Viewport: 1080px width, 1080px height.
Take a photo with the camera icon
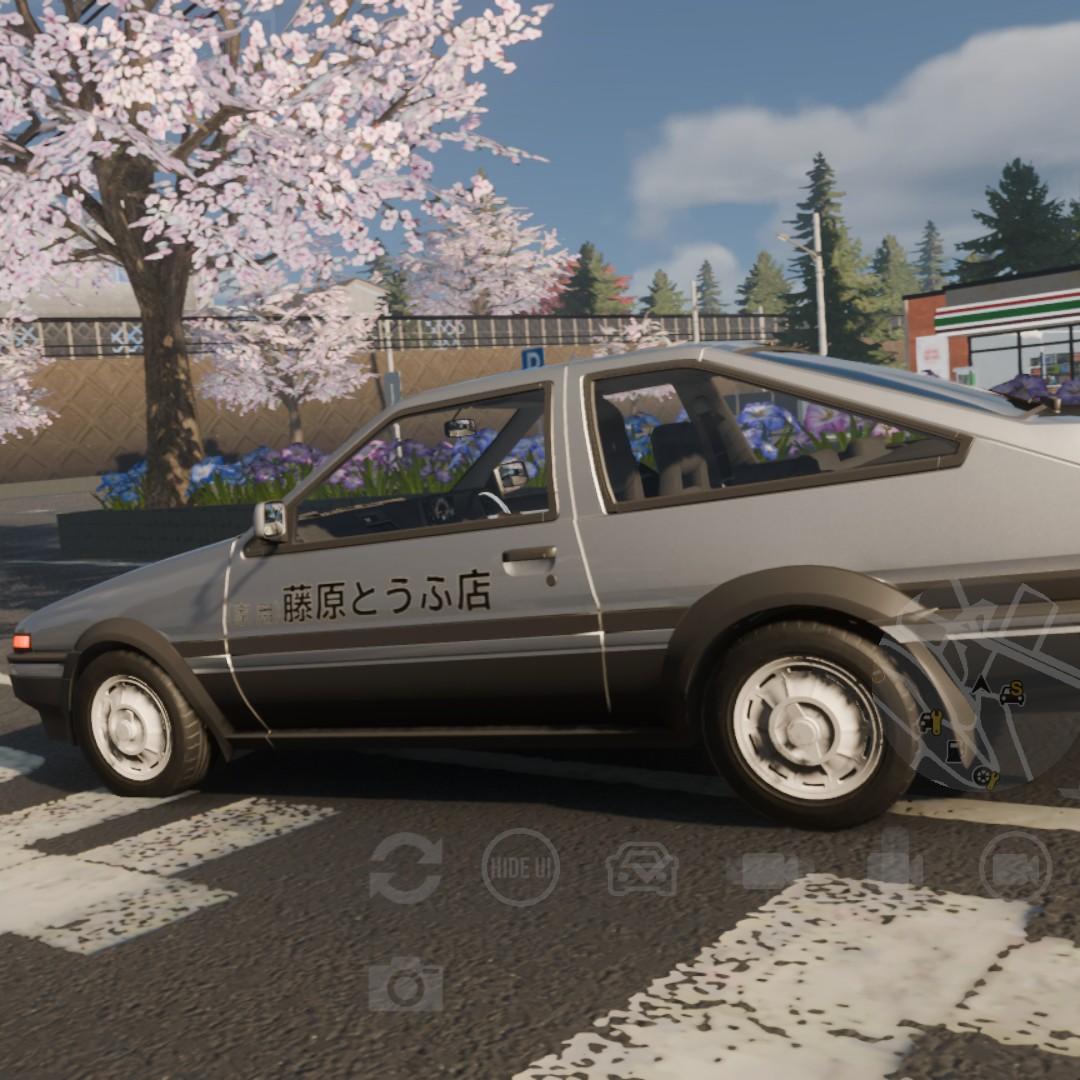pyautogui.click(x=405, y=985)
